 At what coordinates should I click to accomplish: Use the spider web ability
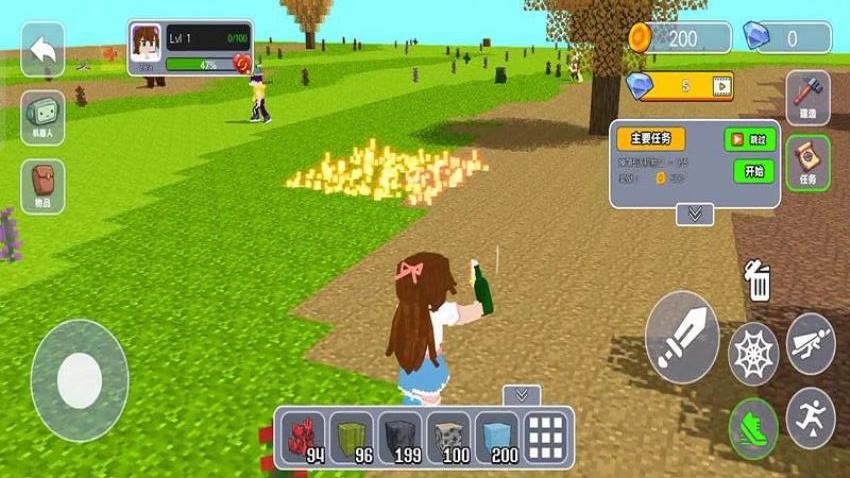tap(753, 353)
